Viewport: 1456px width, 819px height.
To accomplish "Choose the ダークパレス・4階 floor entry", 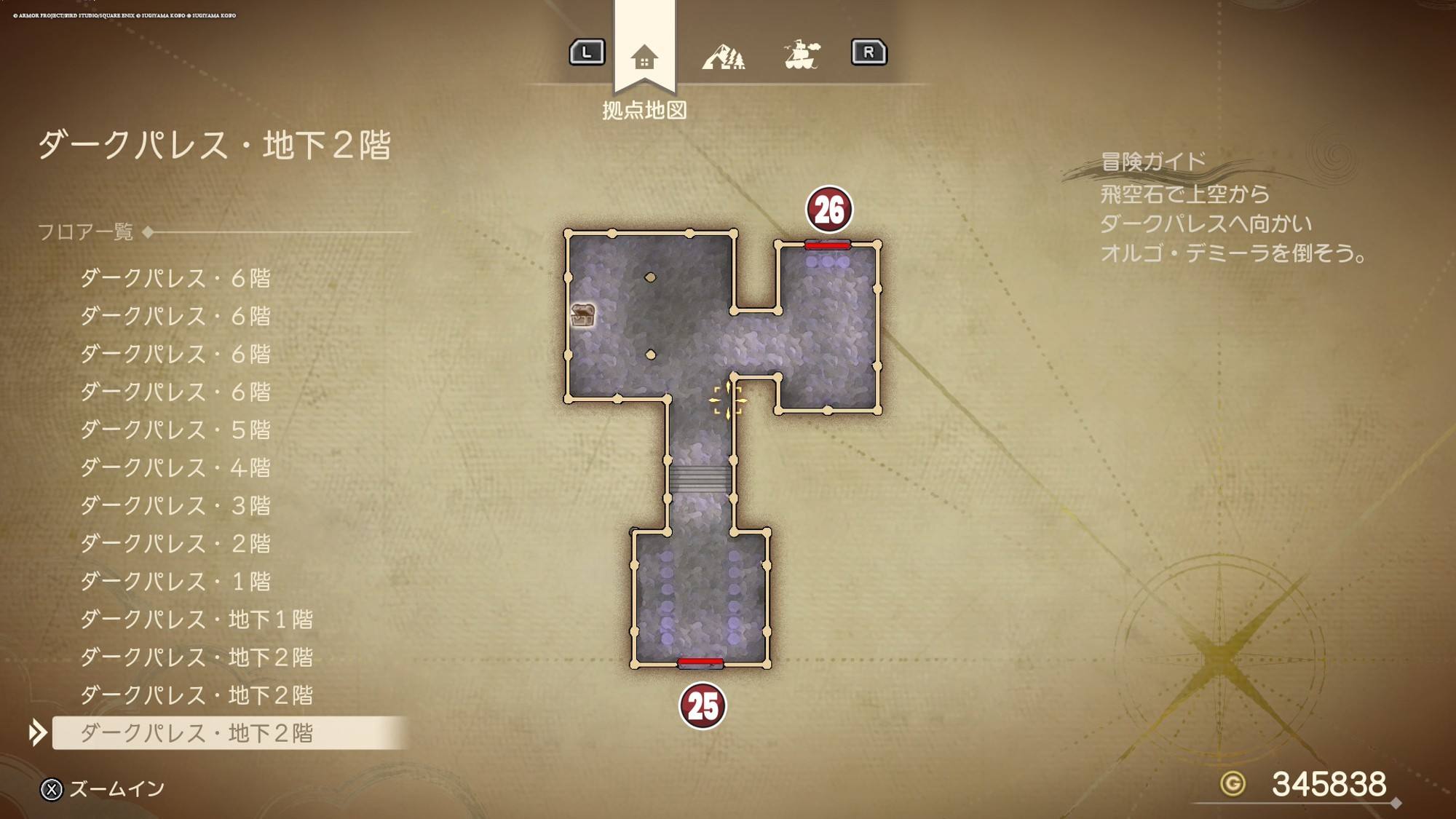I will coord(175,467).
